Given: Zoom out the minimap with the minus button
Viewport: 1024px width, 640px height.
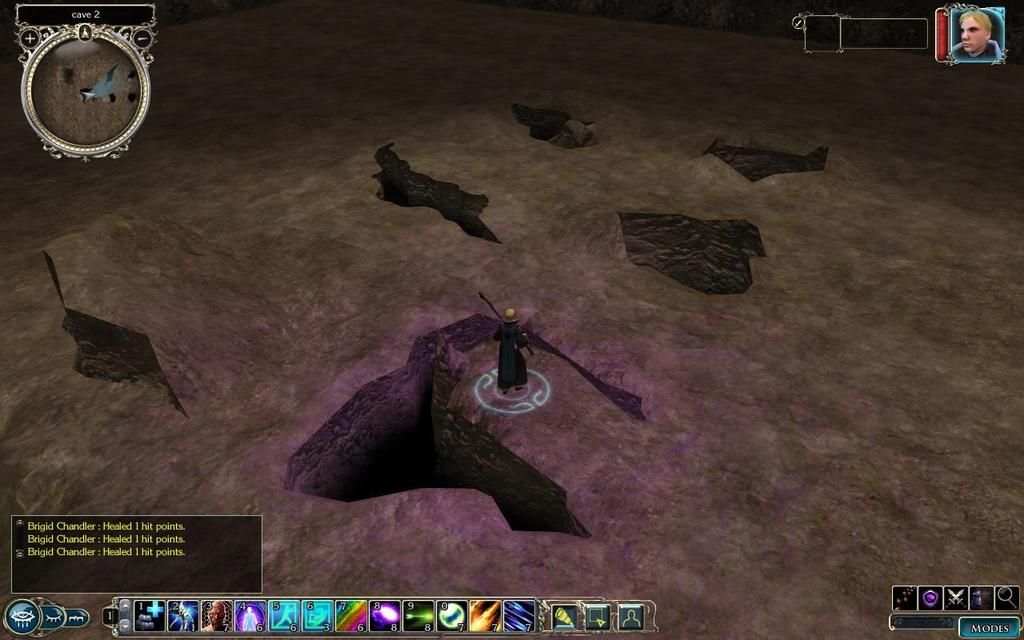Looking at the screenshot, I should pyautogui.click(x=142, y=38).
